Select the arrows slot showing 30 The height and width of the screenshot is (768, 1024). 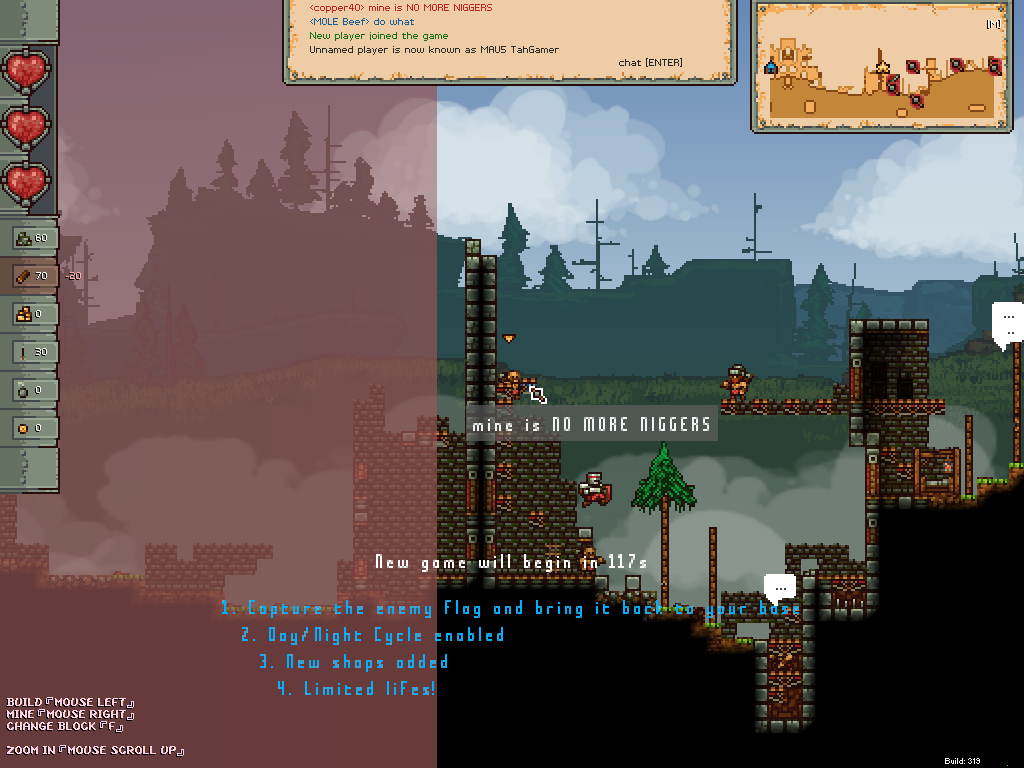(32, 352)
